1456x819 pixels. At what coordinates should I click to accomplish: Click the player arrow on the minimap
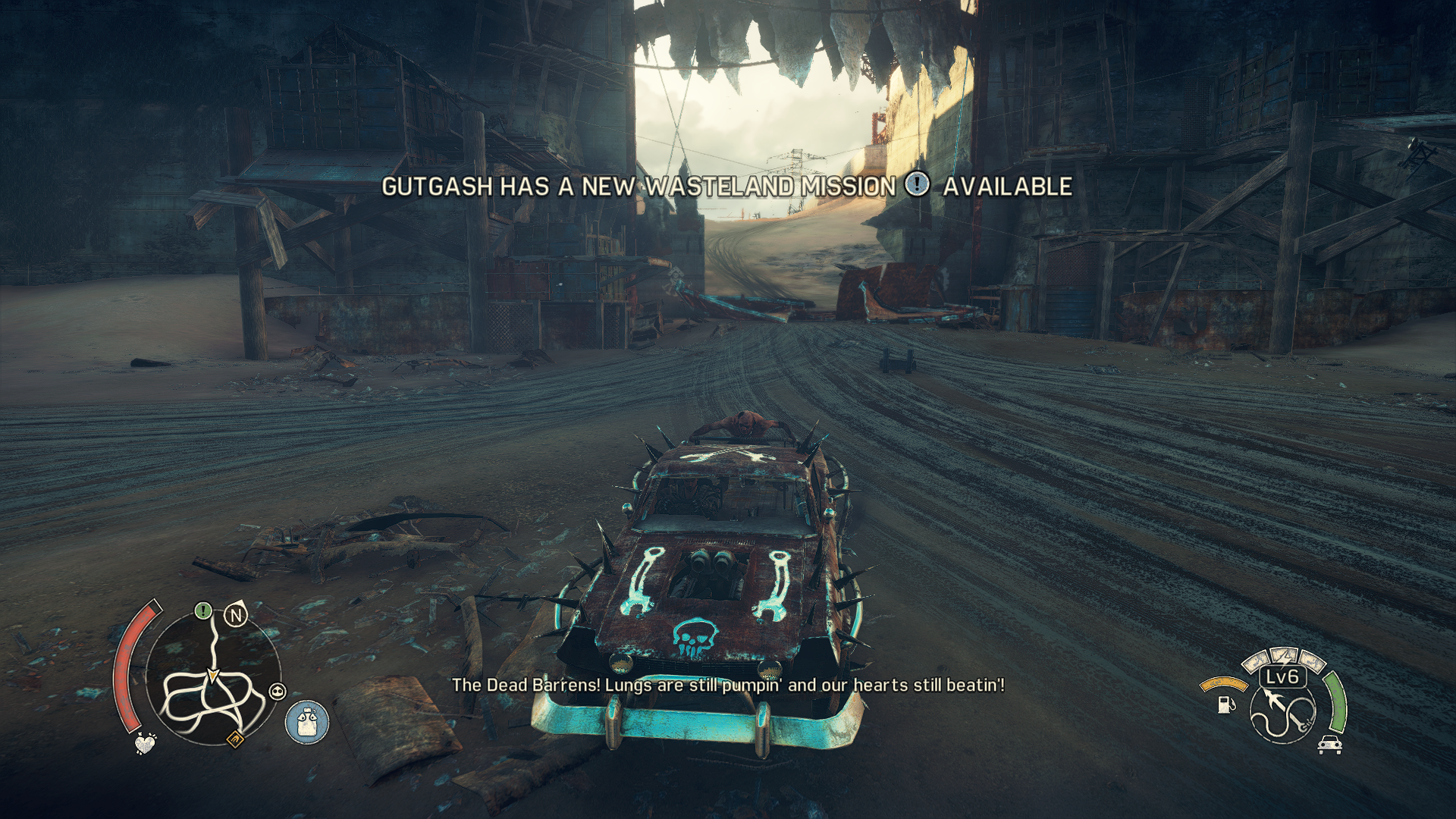click(x=213, y=674)
